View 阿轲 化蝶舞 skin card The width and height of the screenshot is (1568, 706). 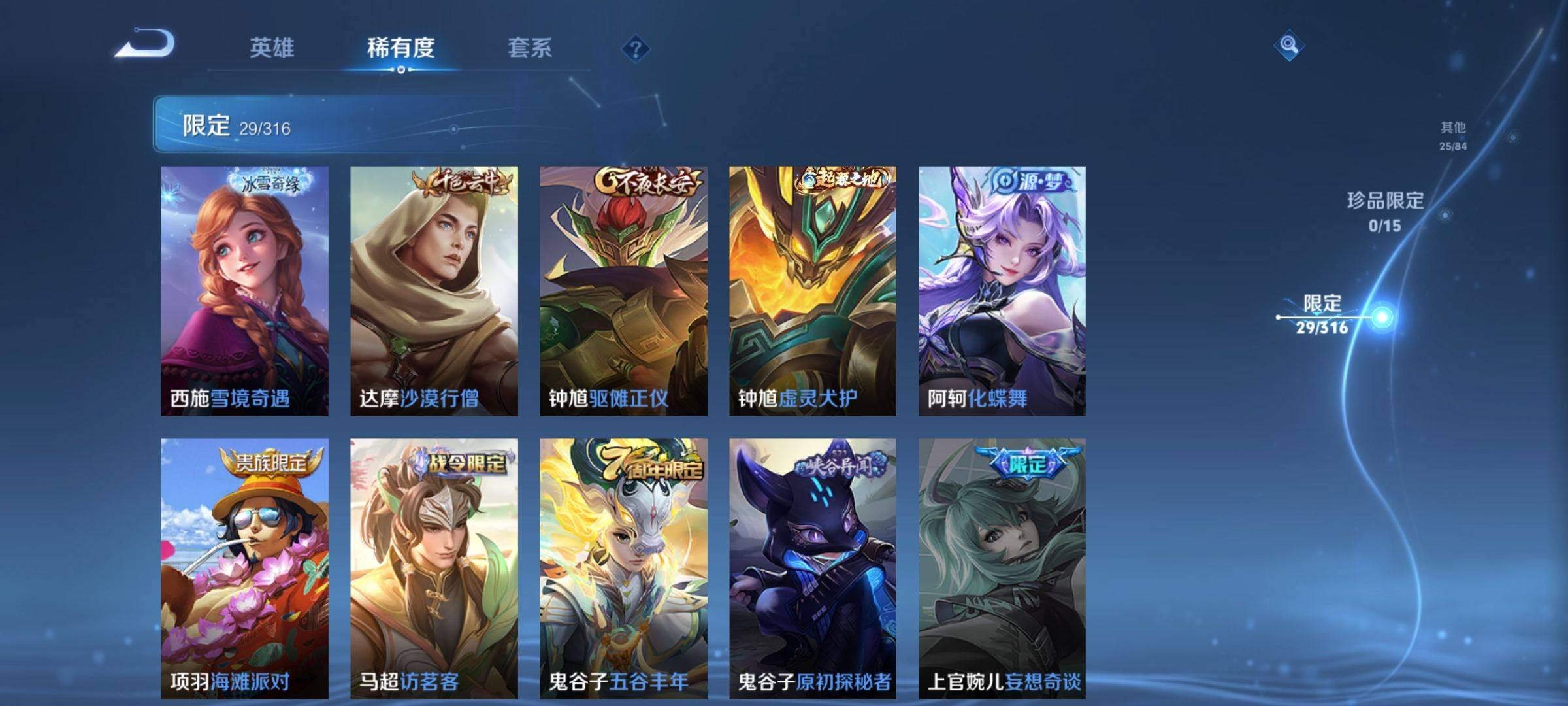point(1002,290)
